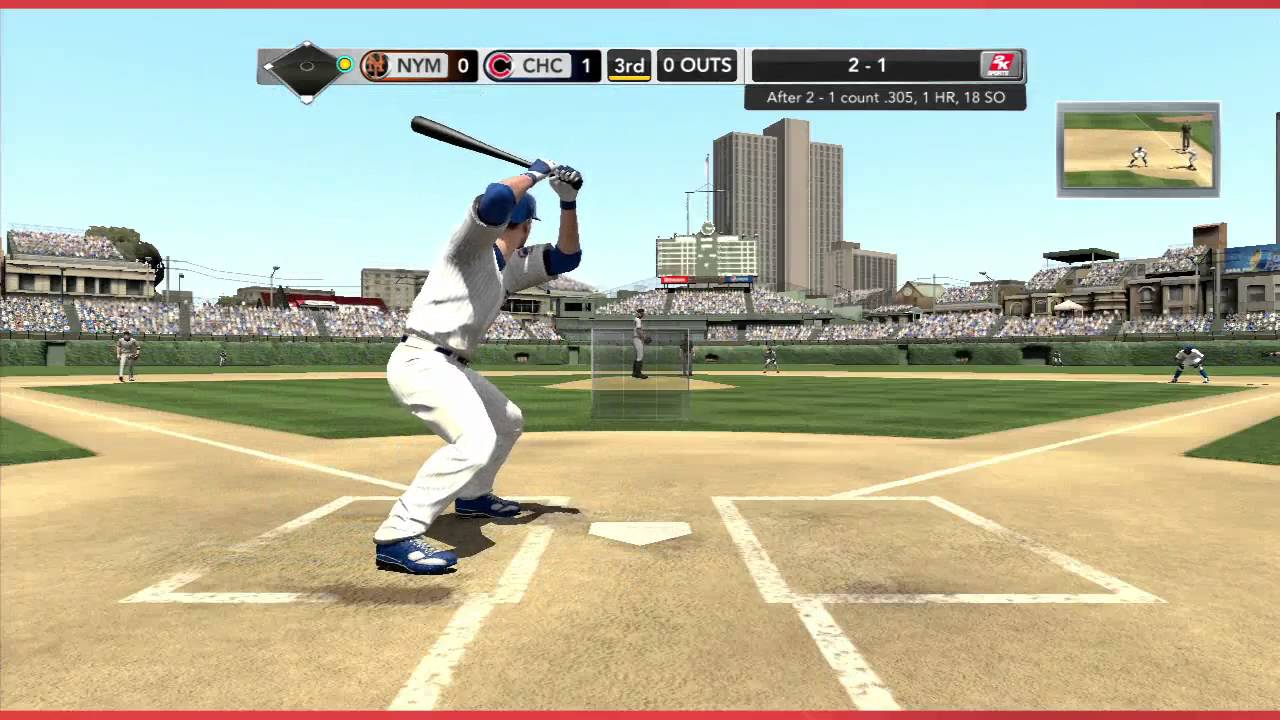Click the base runner diamond indicator
1280x720 pixels.
click(306, 67)
